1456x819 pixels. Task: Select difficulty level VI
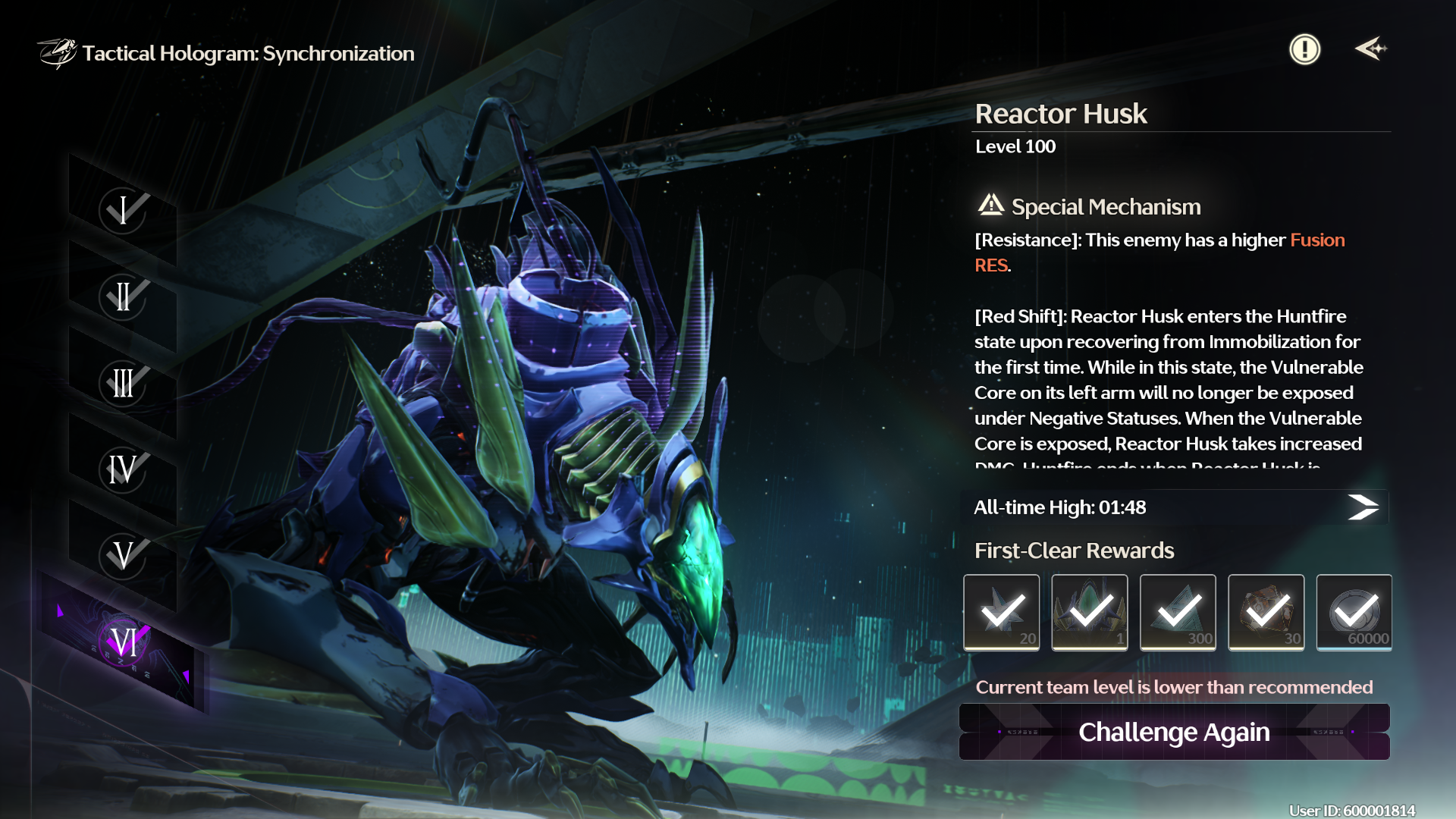click(123, 642)
